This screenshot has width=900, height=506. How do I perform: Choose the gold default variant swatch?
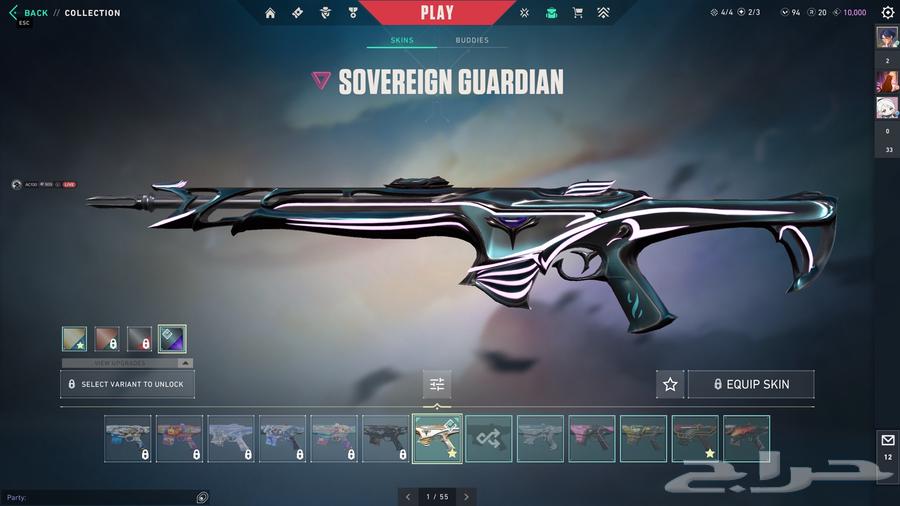tap(74, 339)
